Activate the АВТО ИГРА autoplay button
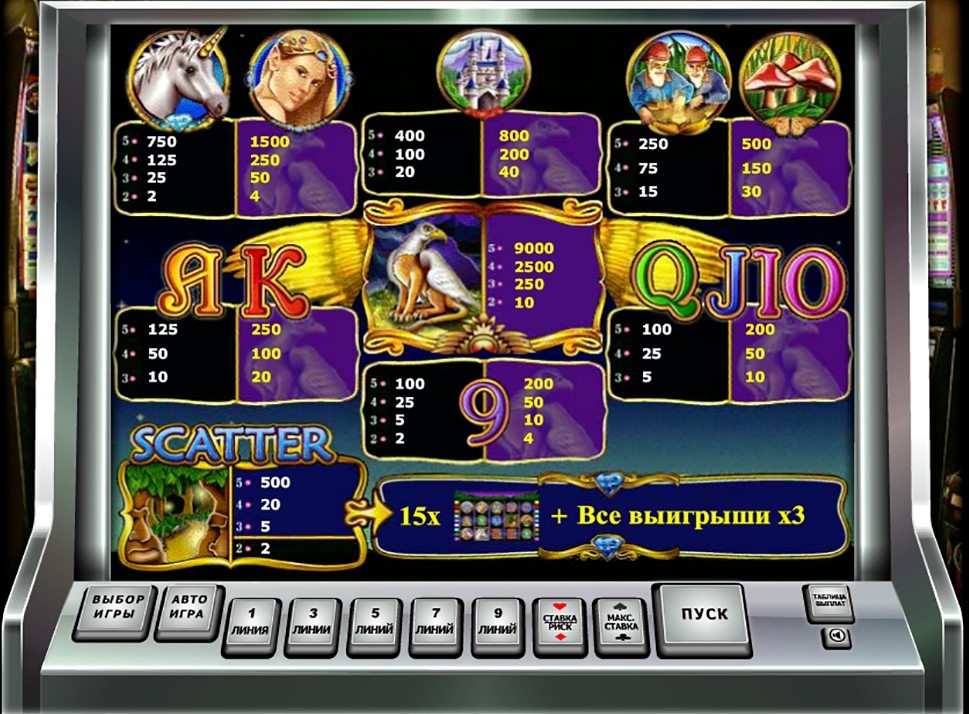 point(190,611)
